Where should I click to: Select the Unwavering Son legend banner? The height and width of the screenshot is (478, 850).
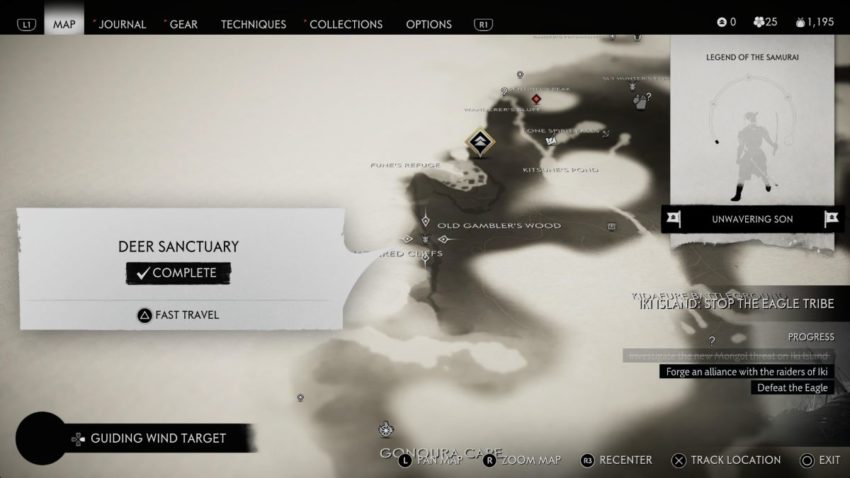coord(753,217)
